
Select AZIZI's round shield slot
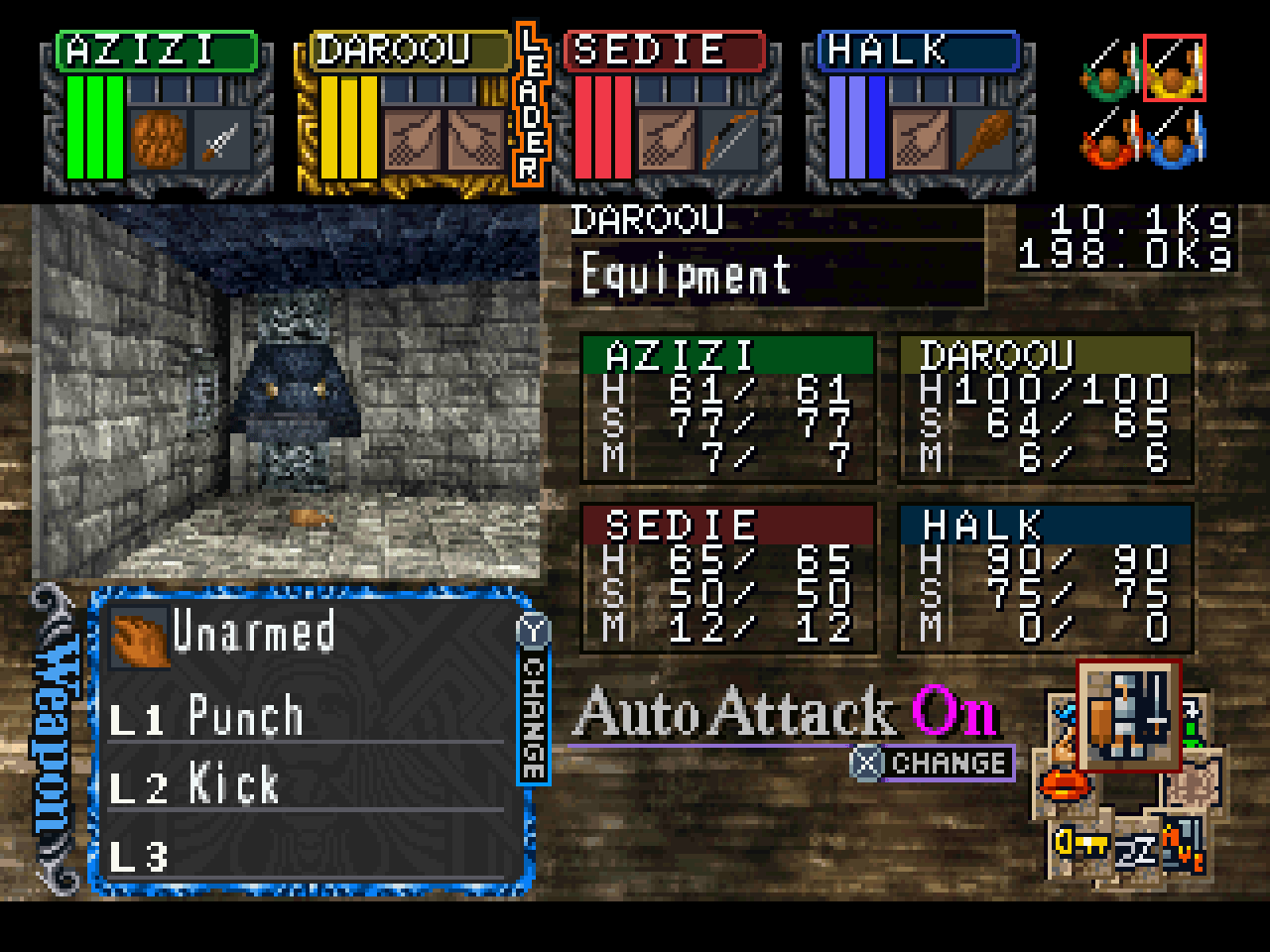click(x=159, y=140)
